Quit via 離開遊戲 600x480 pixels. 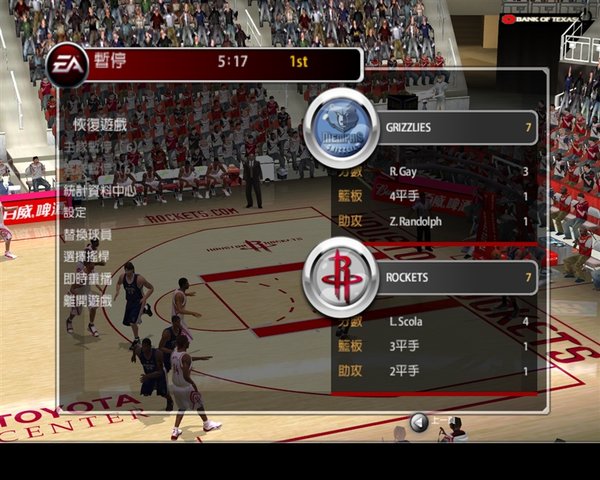[x=87, y=298]
